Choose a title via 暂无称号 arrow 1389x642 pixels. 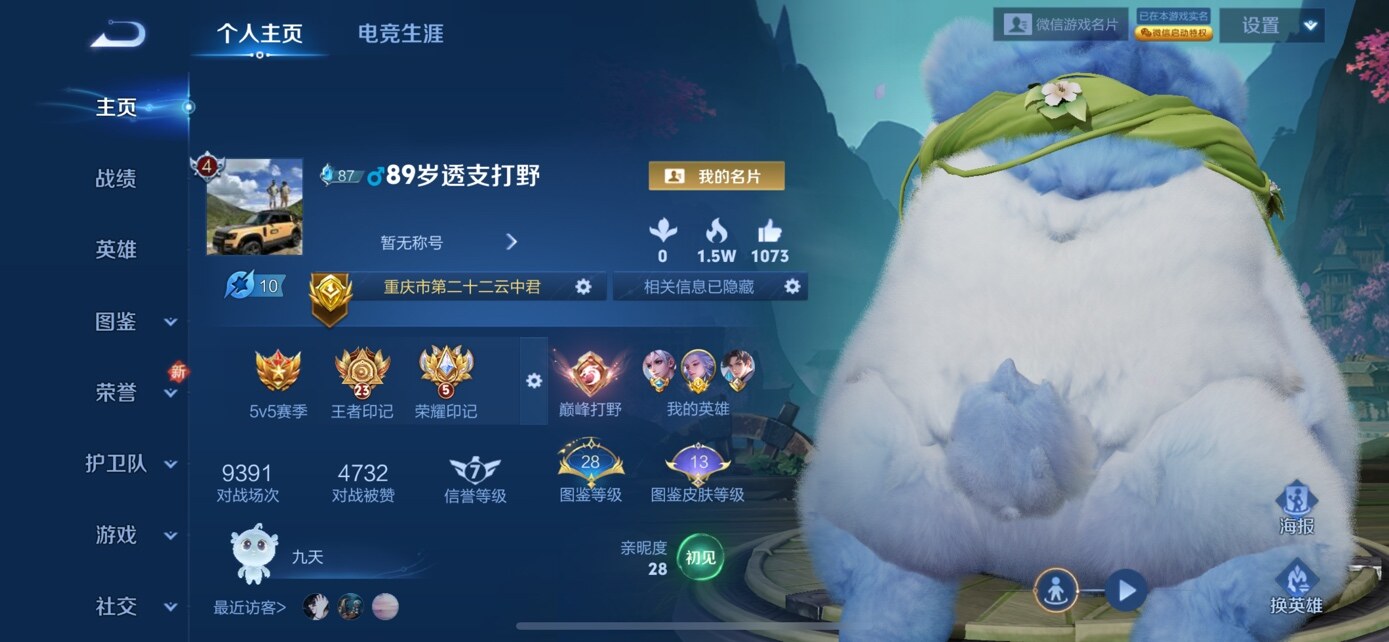coord(511,242)
